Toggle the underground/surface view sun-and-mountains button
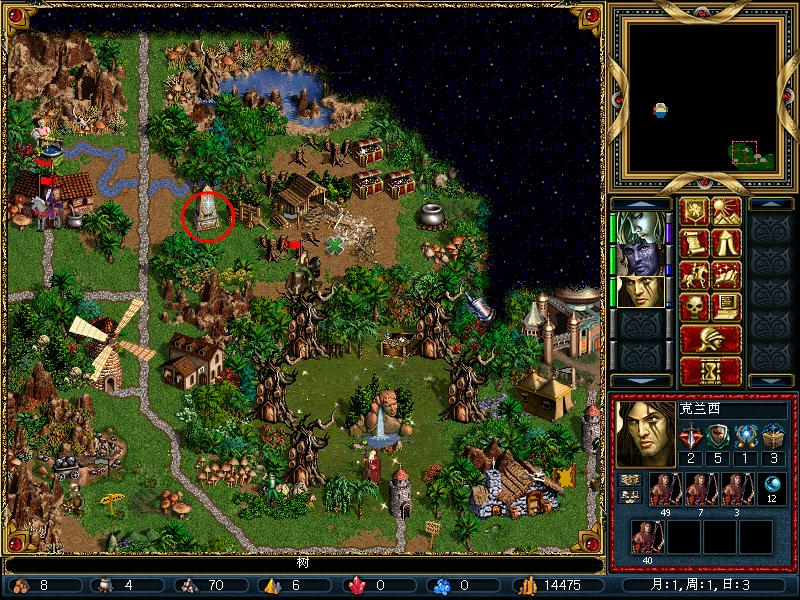800x600 pixels. 726,211
